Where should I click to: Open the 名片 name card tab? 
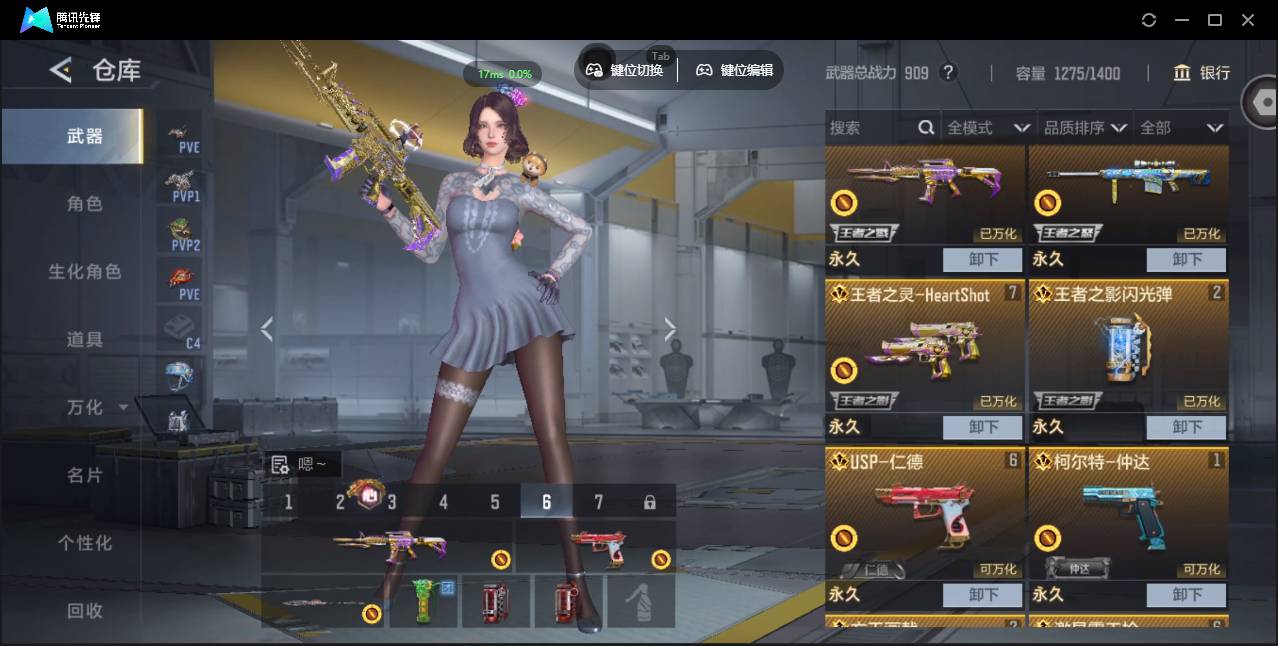click(85, 475)
